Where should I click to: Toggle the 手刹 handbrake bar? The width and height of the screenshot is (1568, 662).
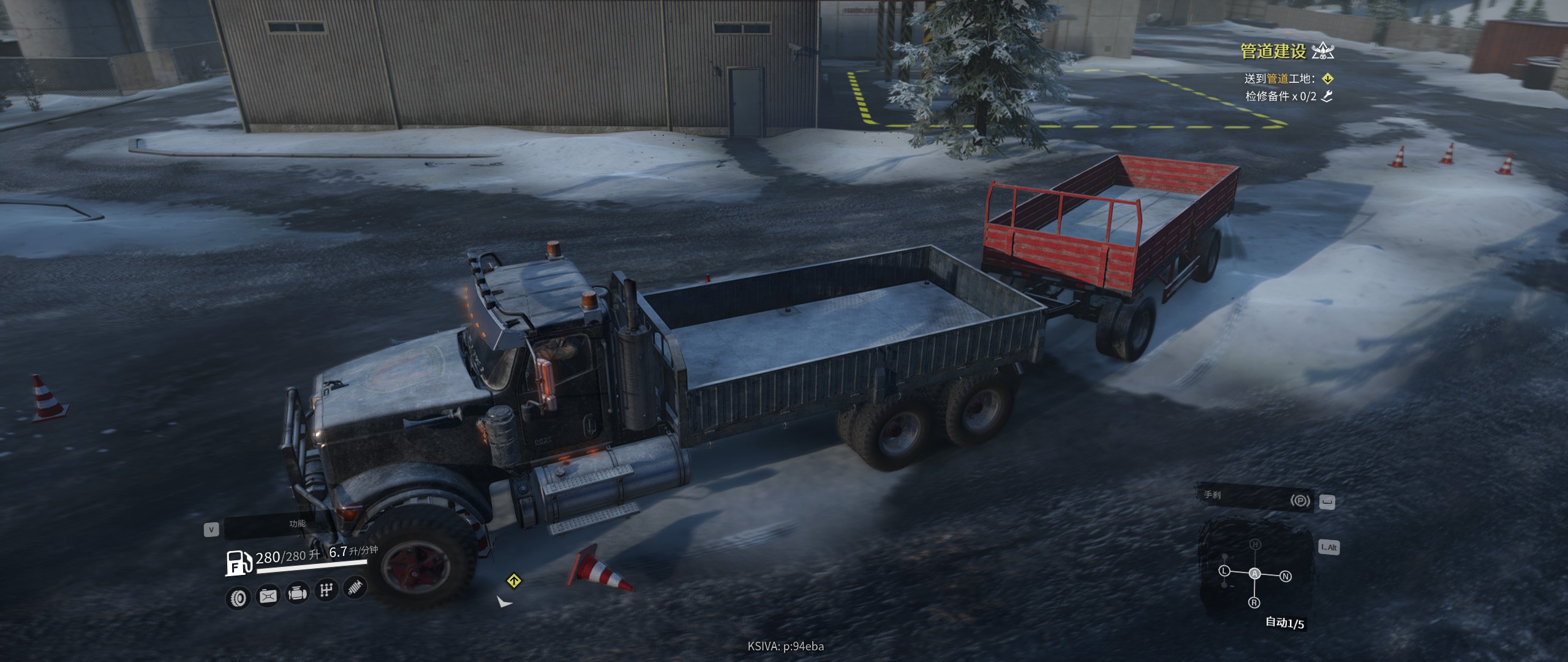coord(1256,498)
